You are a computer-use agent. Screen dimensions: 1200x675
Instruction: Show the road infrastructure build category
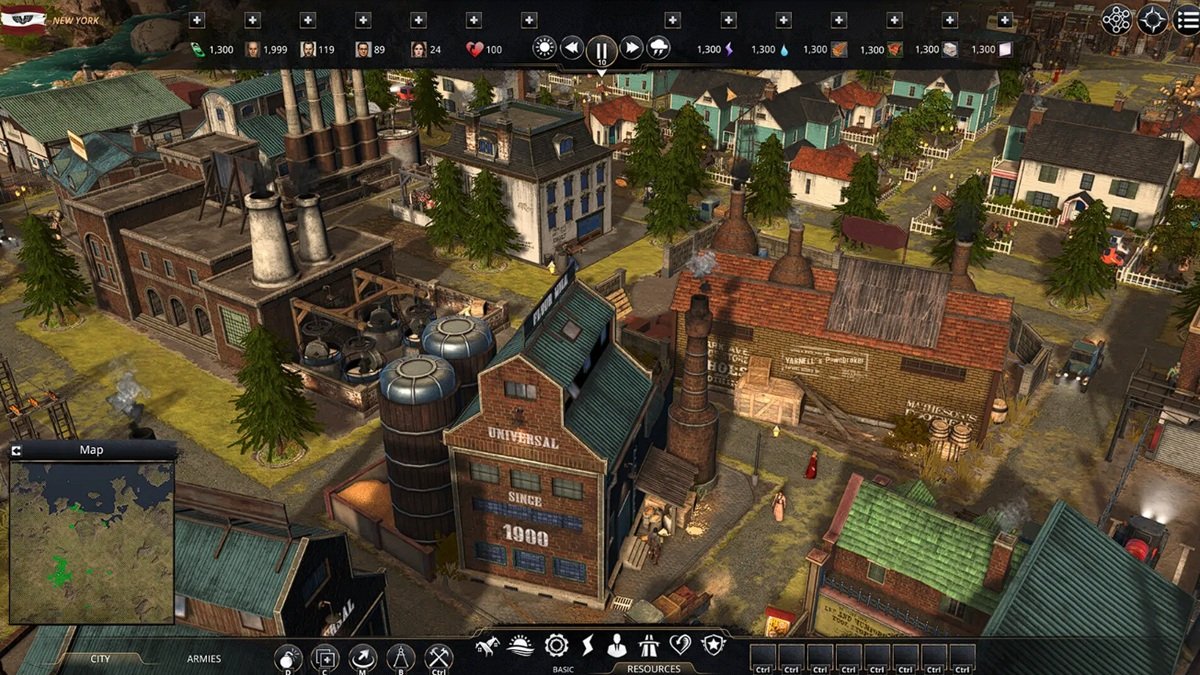pyautogui.click(x=647, y=645)
